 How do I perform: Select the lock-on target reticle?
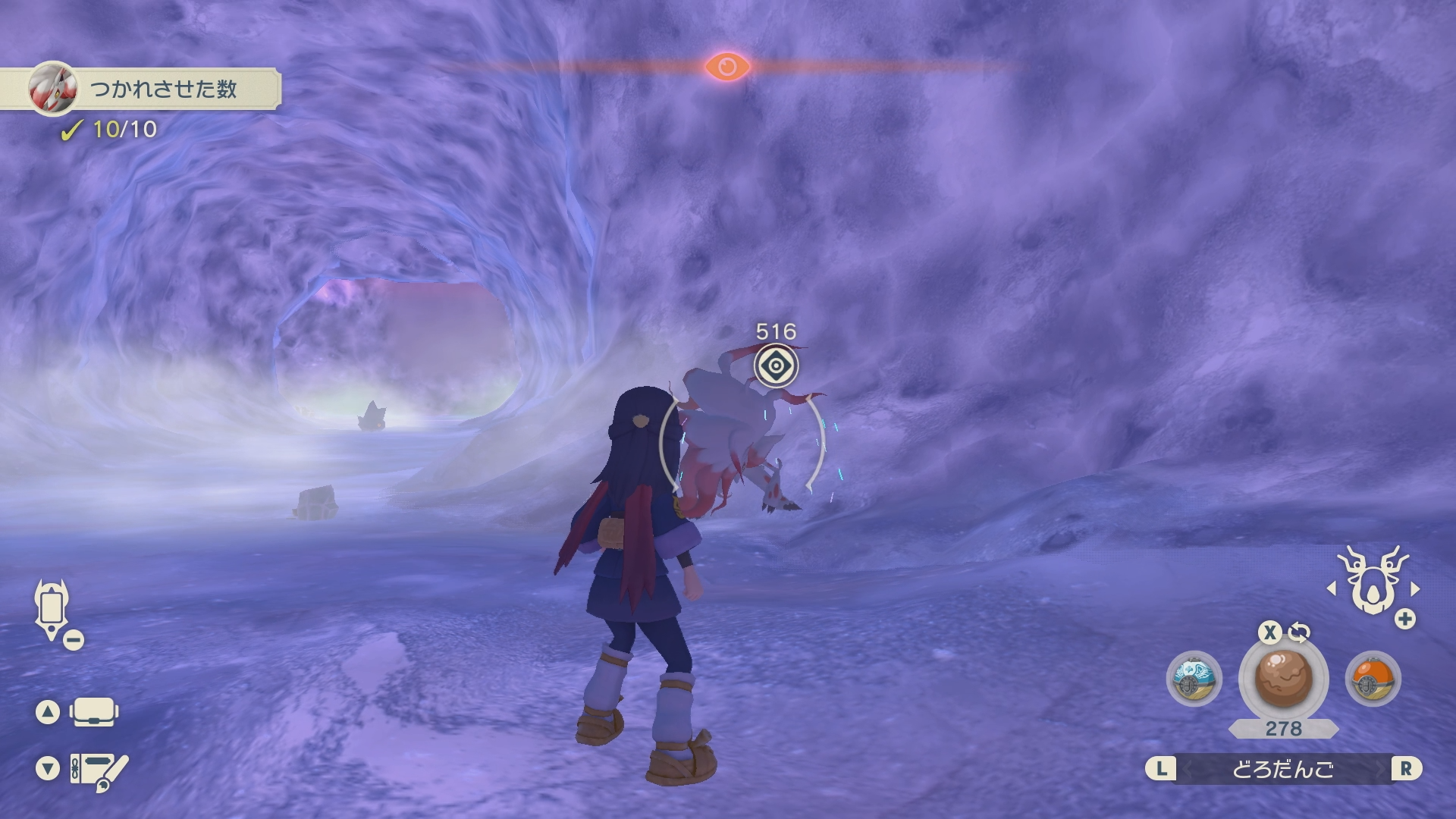(776, 367)
